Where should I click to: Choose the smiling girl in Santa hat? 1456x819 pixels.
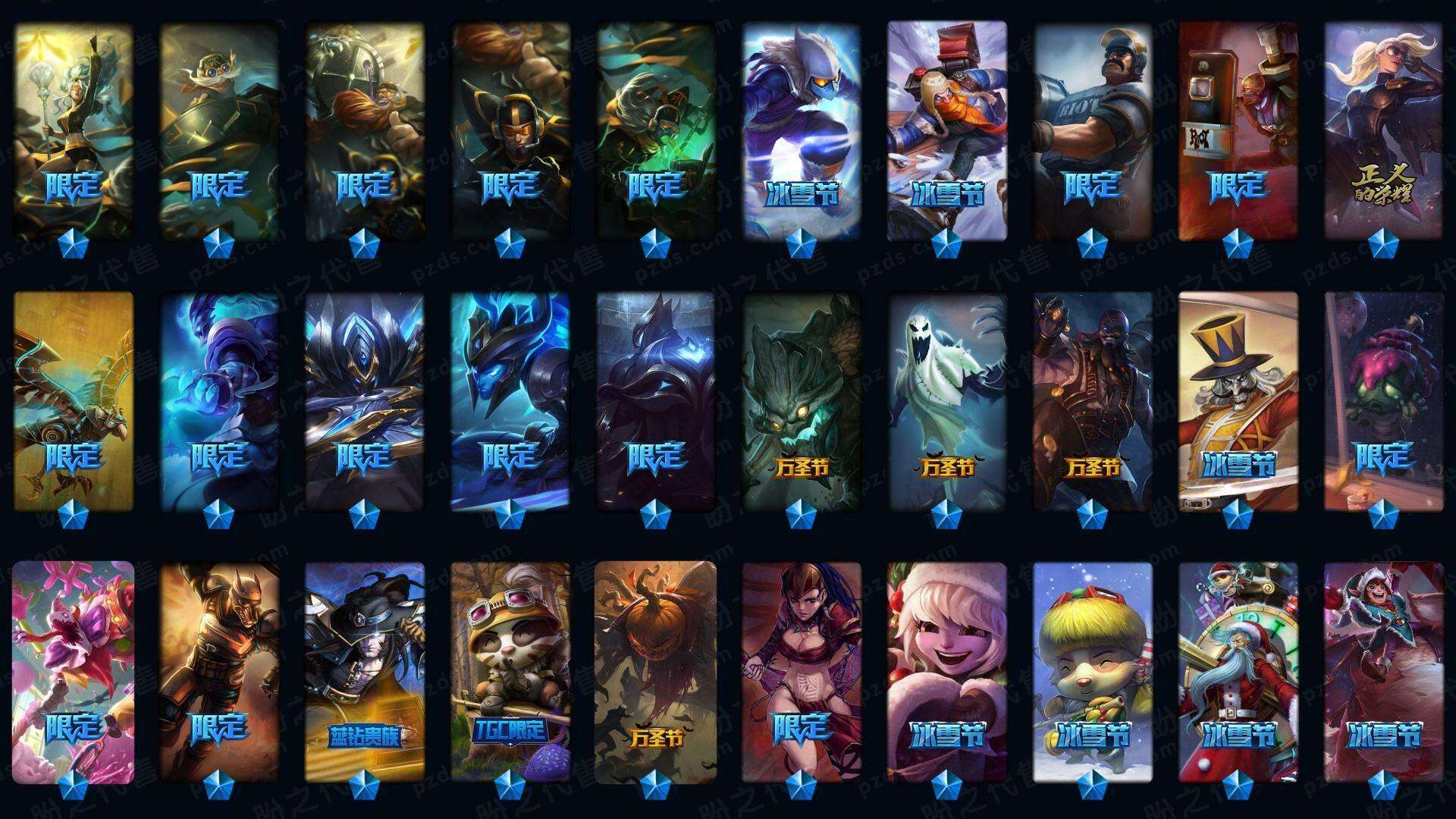[x=947, y=671]
